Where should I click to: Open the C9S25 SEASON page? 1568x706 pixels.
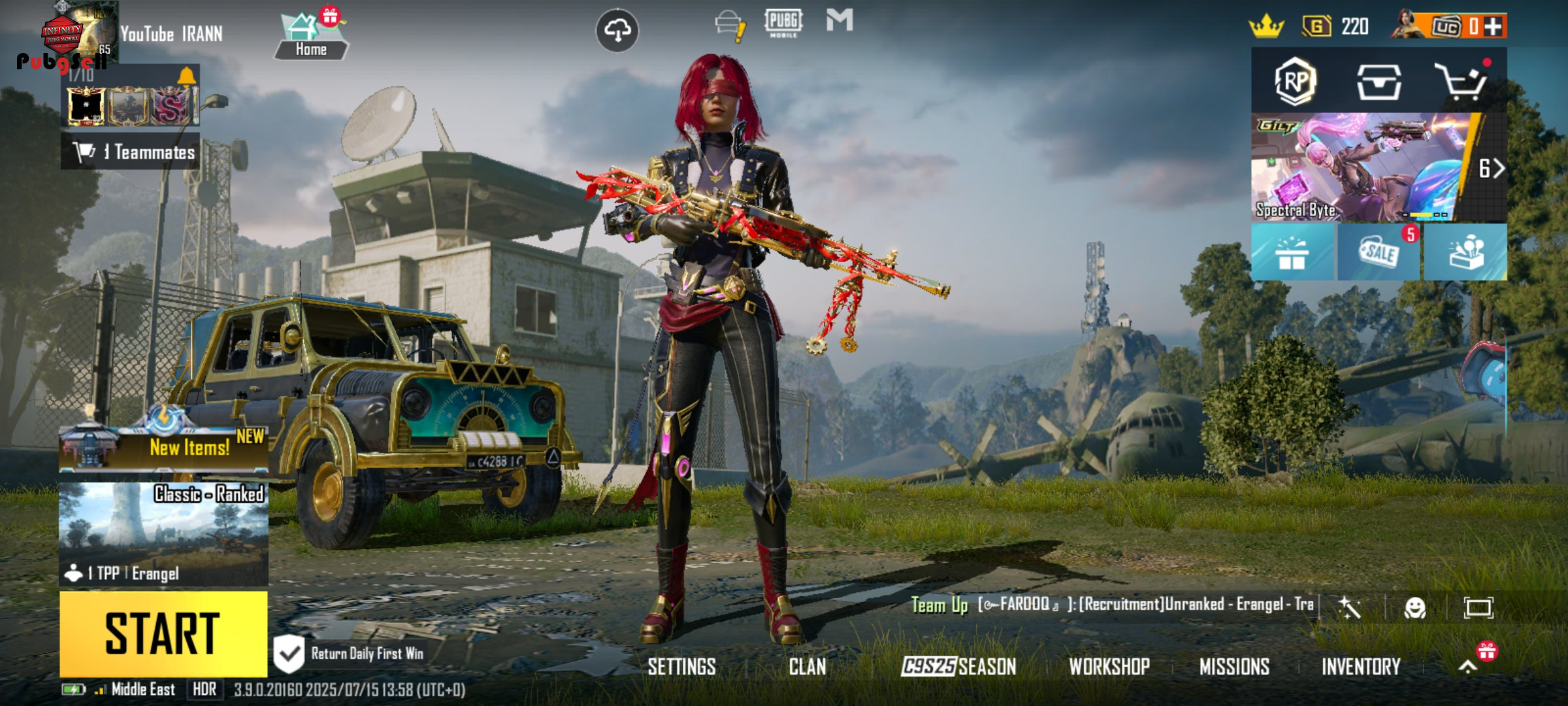[958, 667]
